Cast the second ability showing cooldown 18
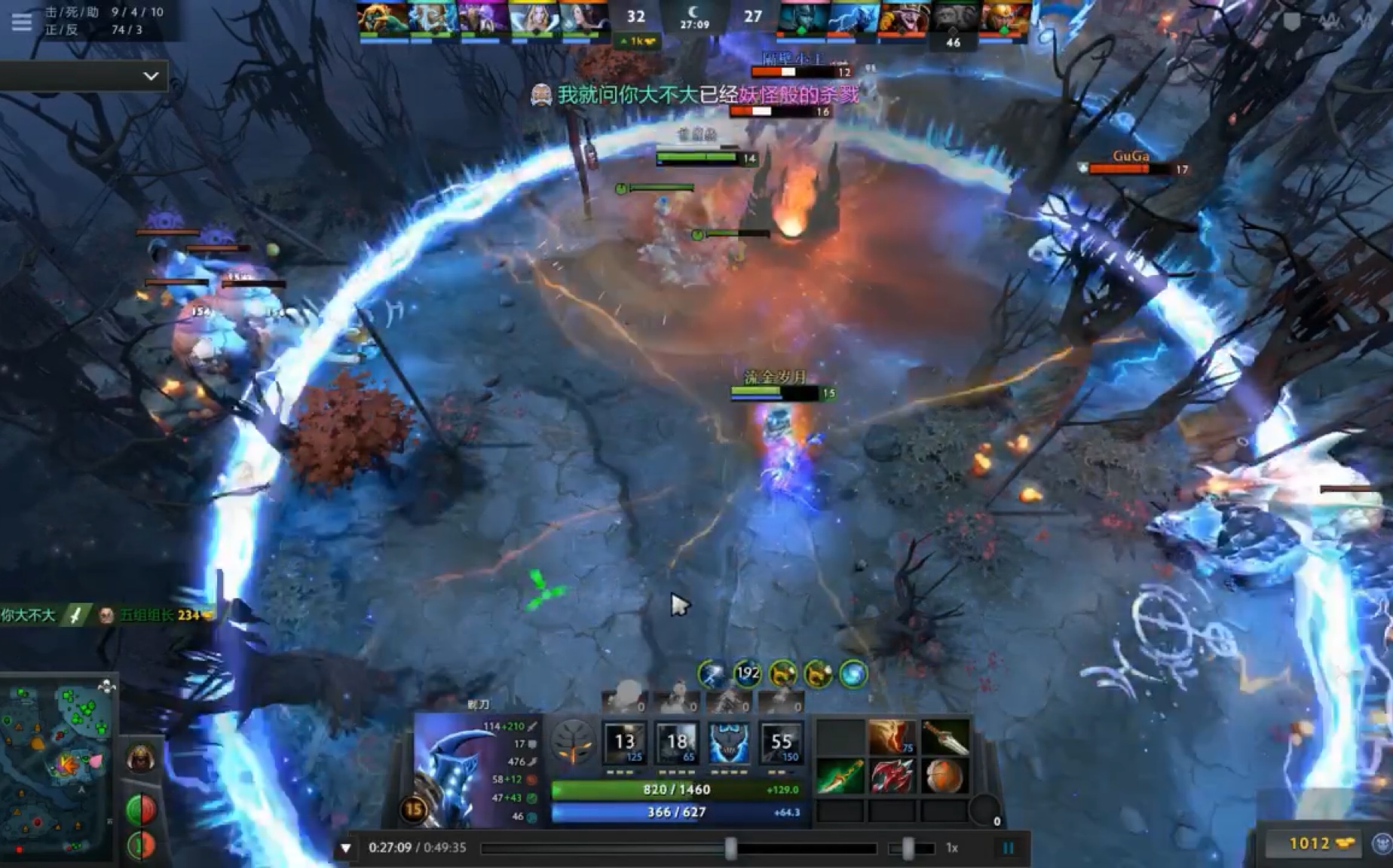 (677, 743)
